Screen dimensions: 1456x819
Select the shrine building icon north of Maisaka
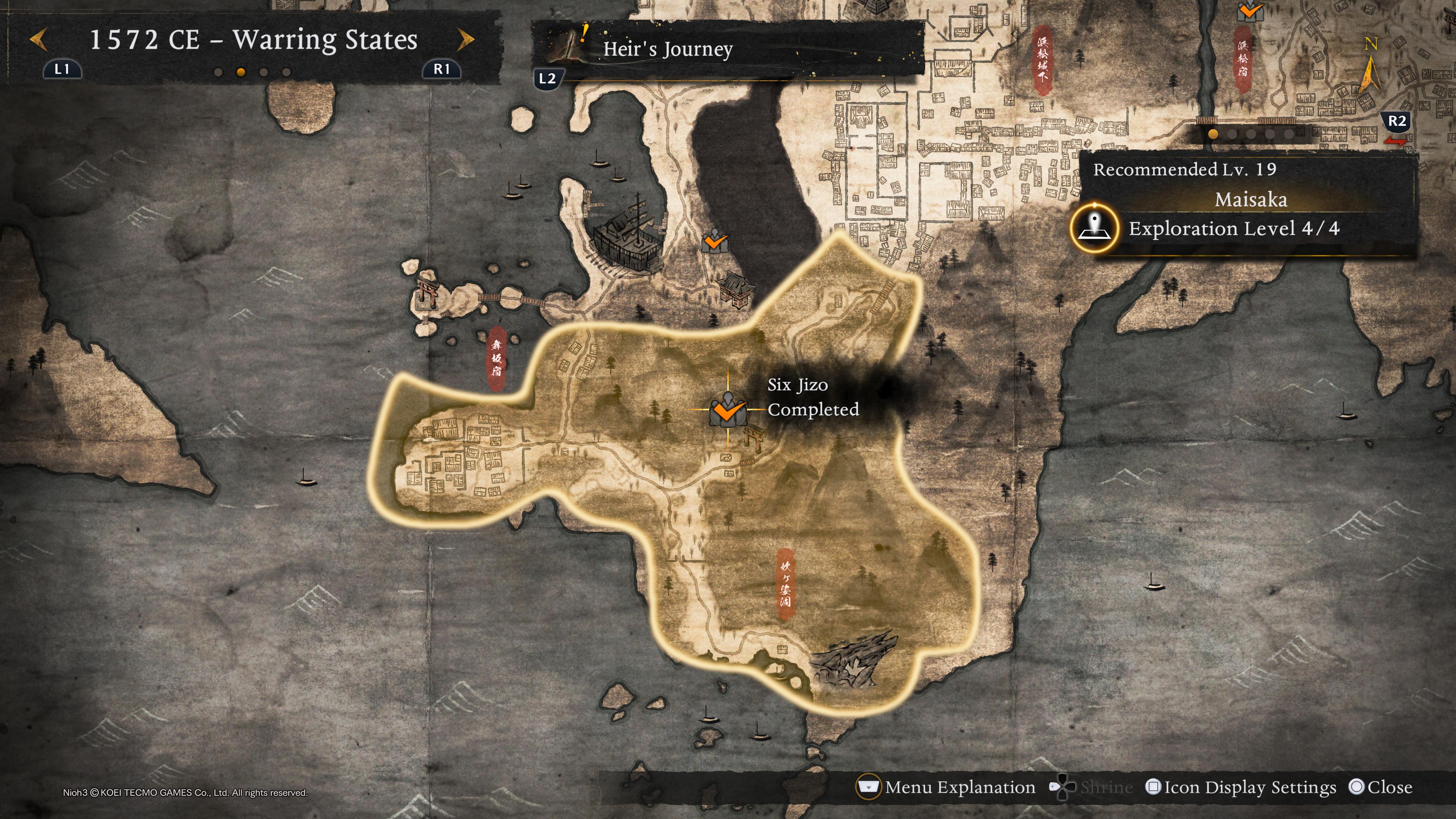[x=736, y=288]
